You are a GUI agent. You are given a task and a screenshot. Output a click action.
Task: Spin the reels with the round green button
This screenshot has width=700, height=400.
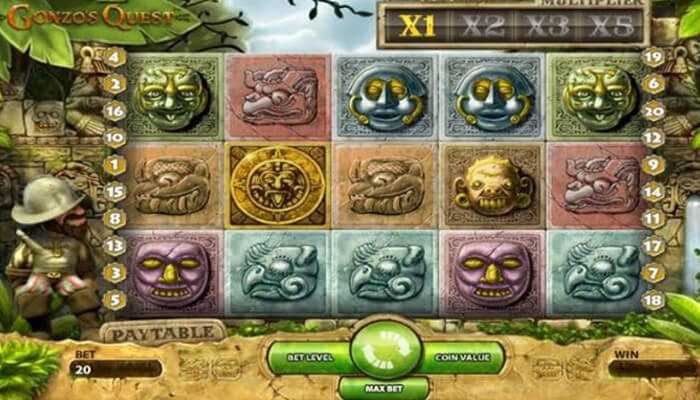(385, 353)
